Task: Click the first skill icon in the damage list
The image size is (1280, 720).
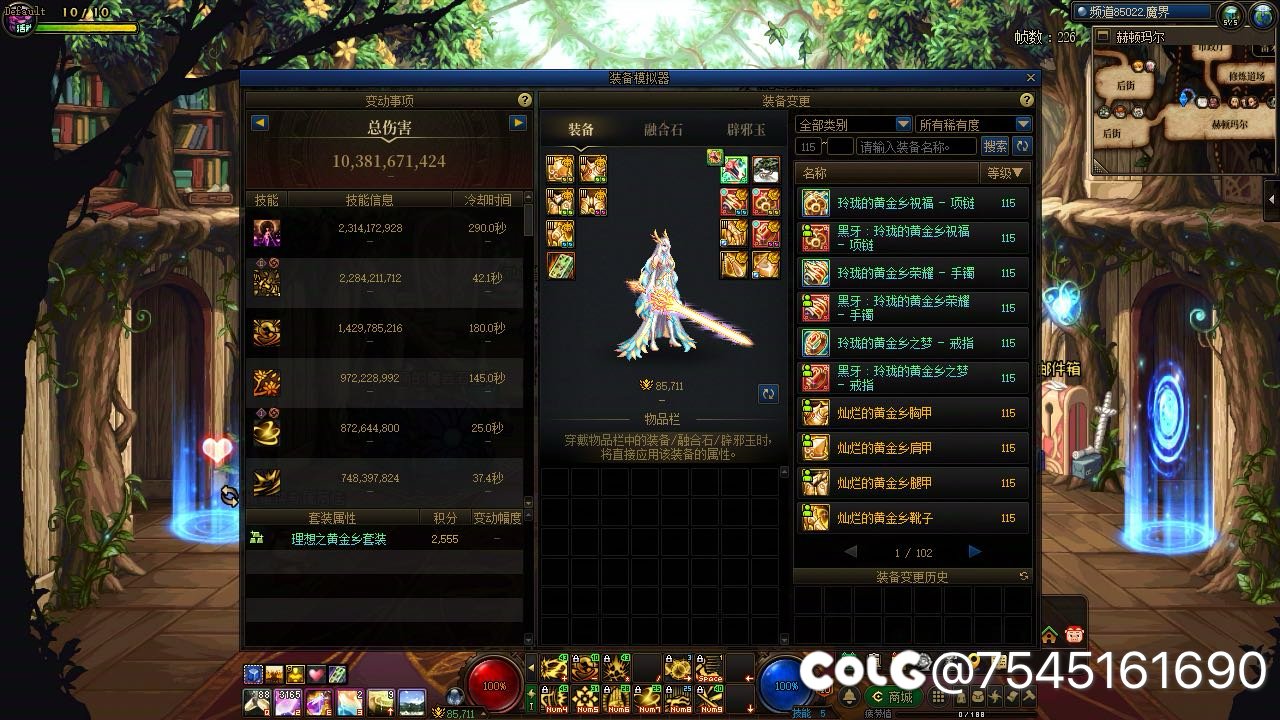Action: coord(266,231)
